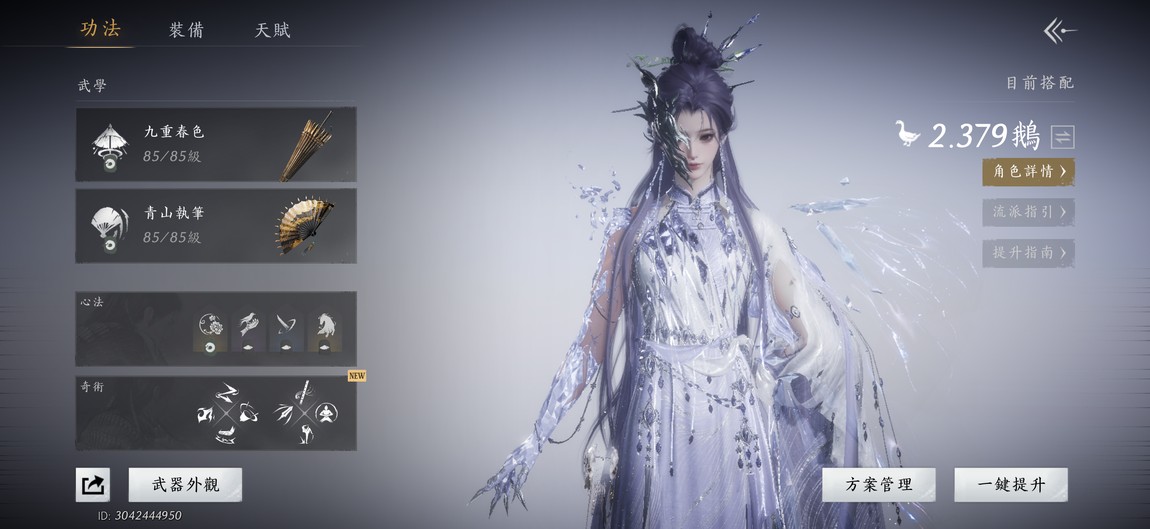Click the 一鍵提升 button

coord(1010,485)
